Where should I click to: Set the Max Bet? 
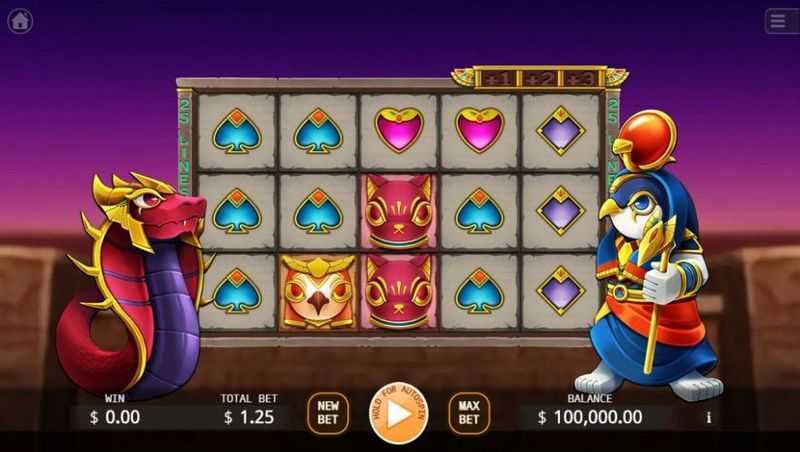468,413
